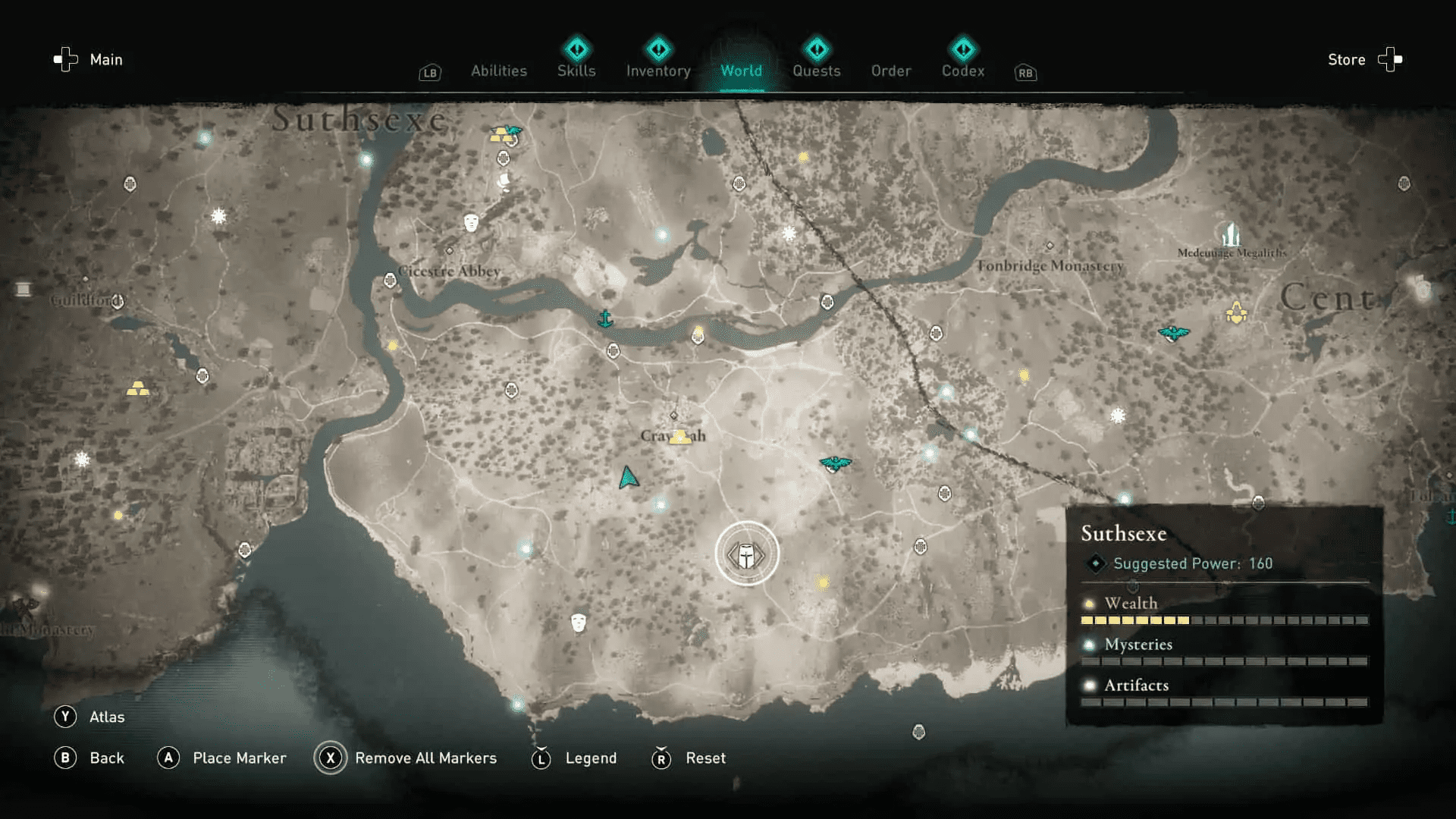Click the diamond icon above the Quests tab
The height and width of the screenshot is (819, 1456).
817,48
